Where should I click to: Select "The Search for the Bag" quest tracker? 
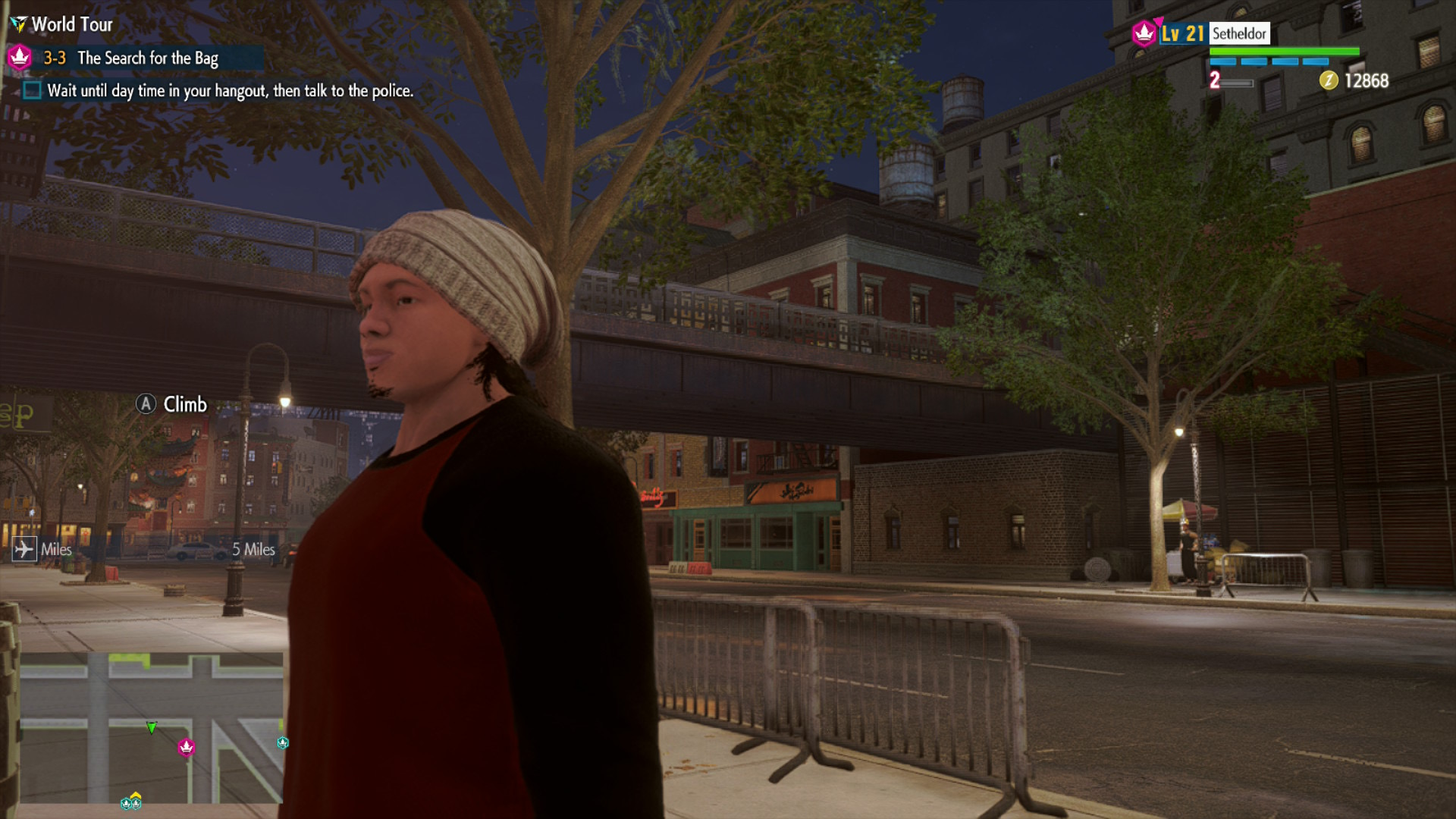[x=148, y=58]
